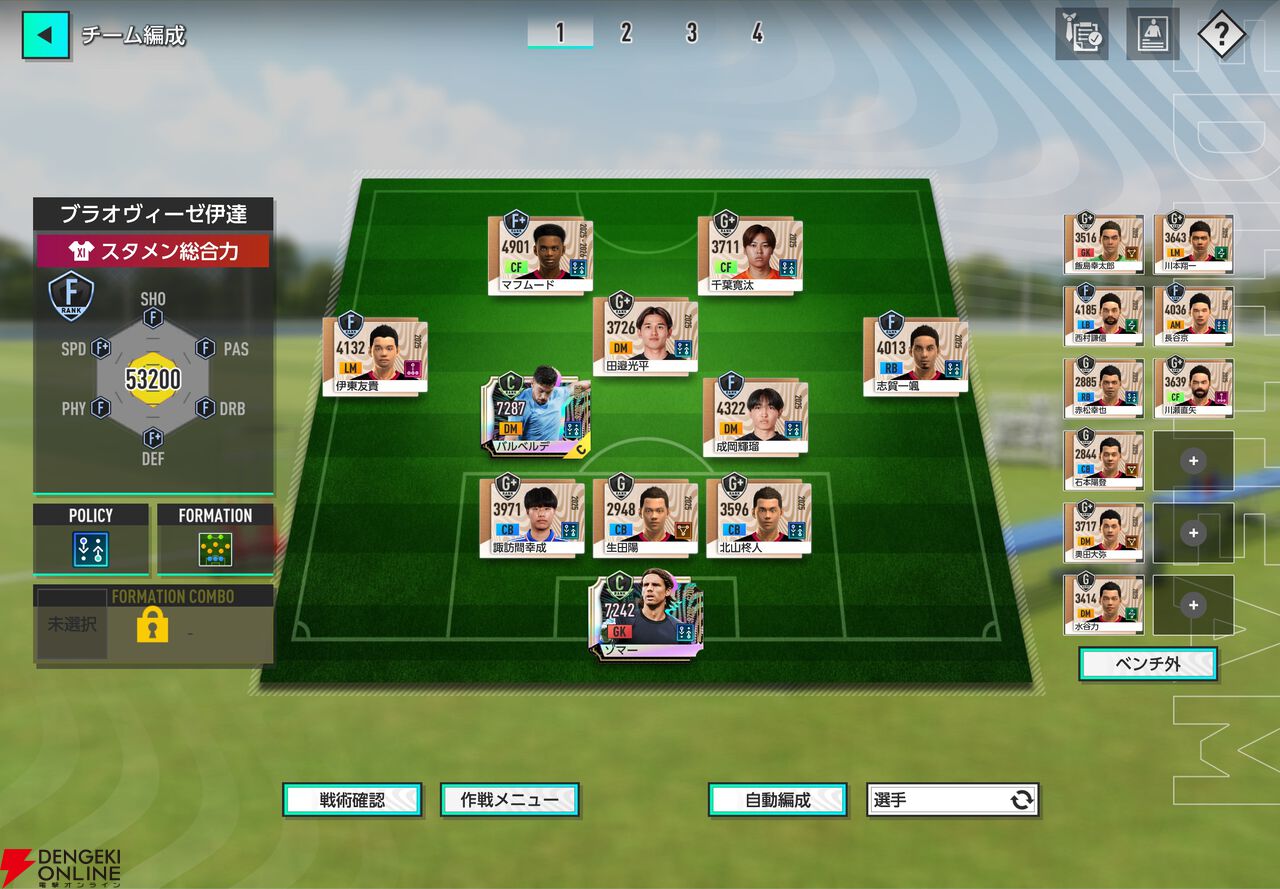Select 千葉寛汰 forward card
1280x889 pixels.
(750, 254)
